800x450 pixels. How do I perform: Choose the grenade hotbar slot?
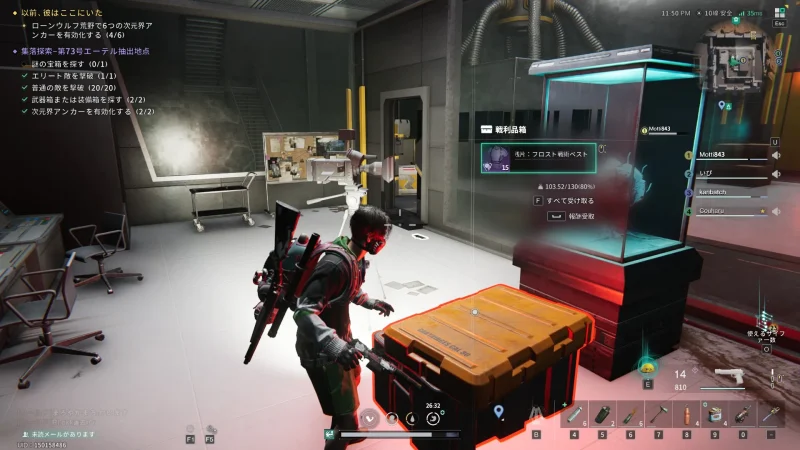point(602,415)
